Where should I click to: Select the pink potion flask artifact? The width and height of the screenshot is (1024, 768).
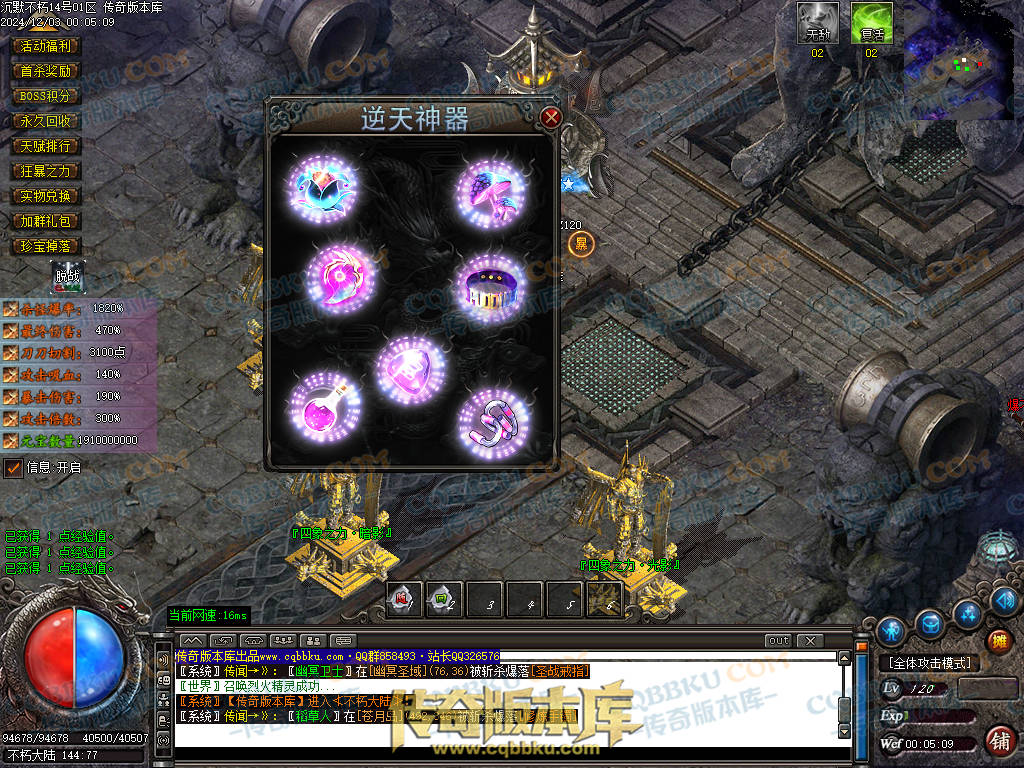(324, 405)
